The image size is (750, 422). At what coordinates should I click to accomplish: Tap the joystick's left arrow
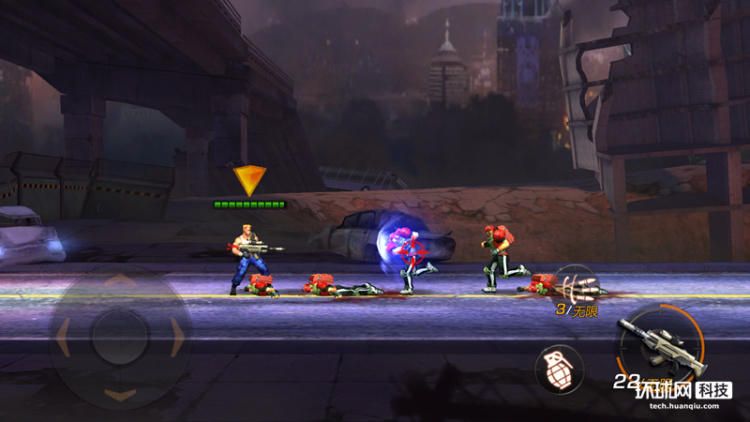tap(64, 338)
